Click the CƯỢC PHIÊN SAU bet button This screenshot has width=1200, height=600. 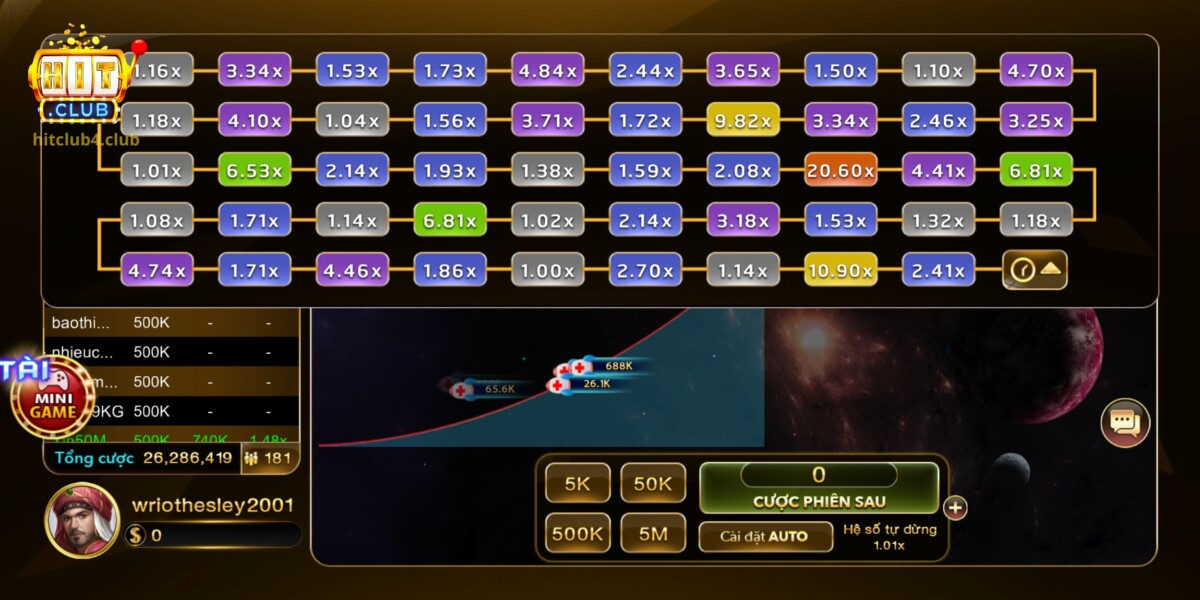point(819,488)
